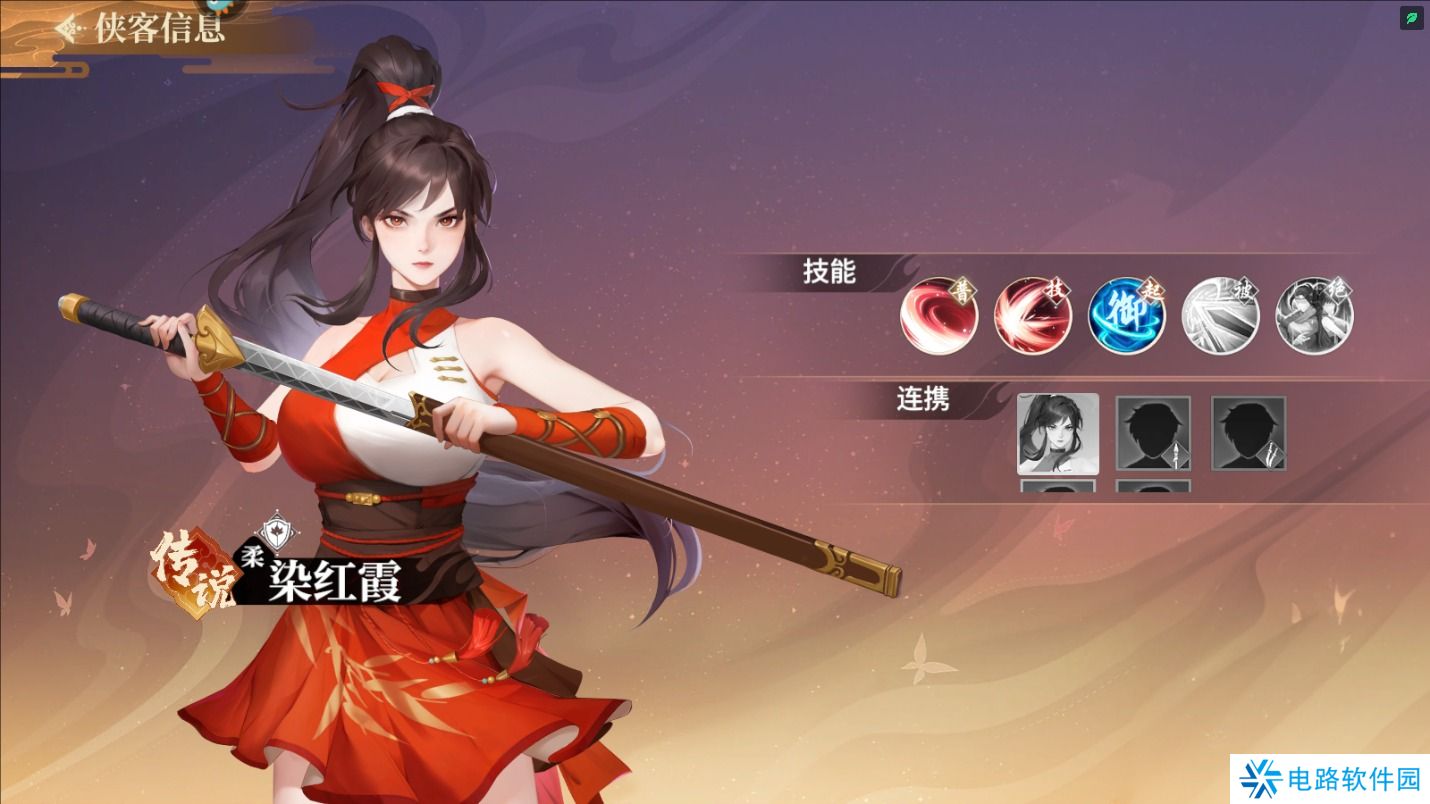1430x804 pixels.
Task: Click the green status icon in top-right corner
Action: pyautogui.click(x=1411, y=18)
